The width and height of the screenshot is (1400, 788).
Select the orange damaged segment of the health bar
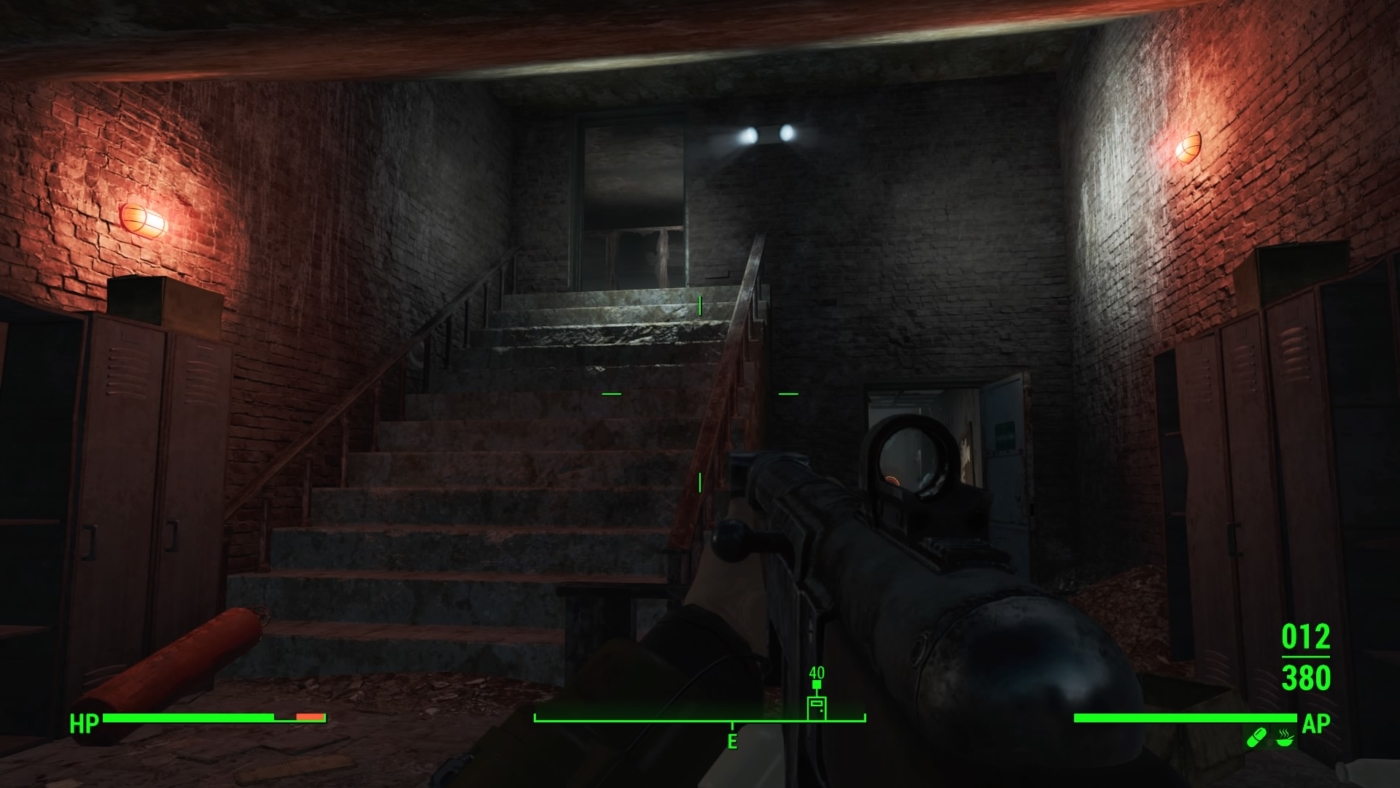point(310,717)
